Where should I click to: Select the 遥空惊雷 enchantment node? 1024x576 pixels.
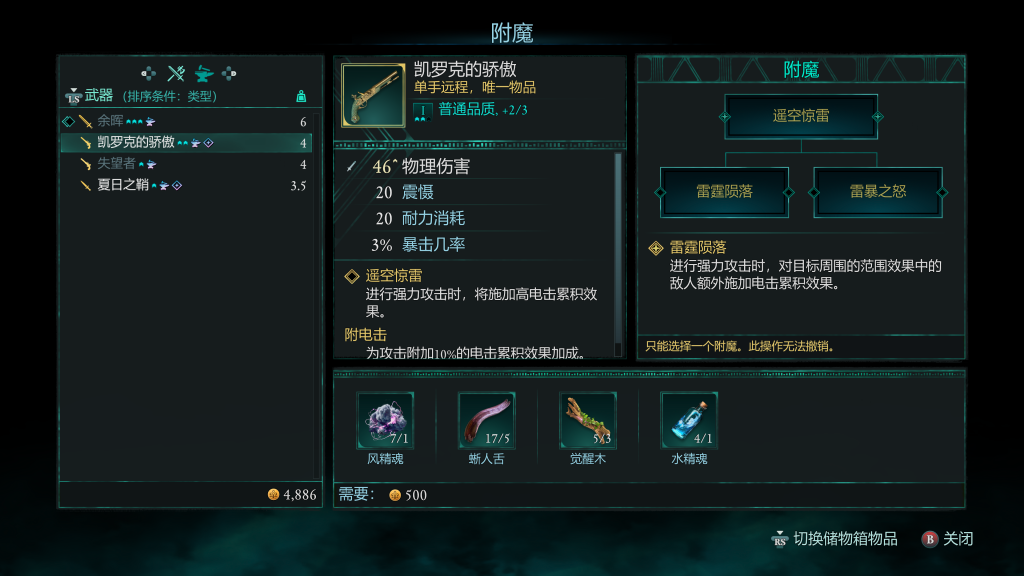pos(801,116)
